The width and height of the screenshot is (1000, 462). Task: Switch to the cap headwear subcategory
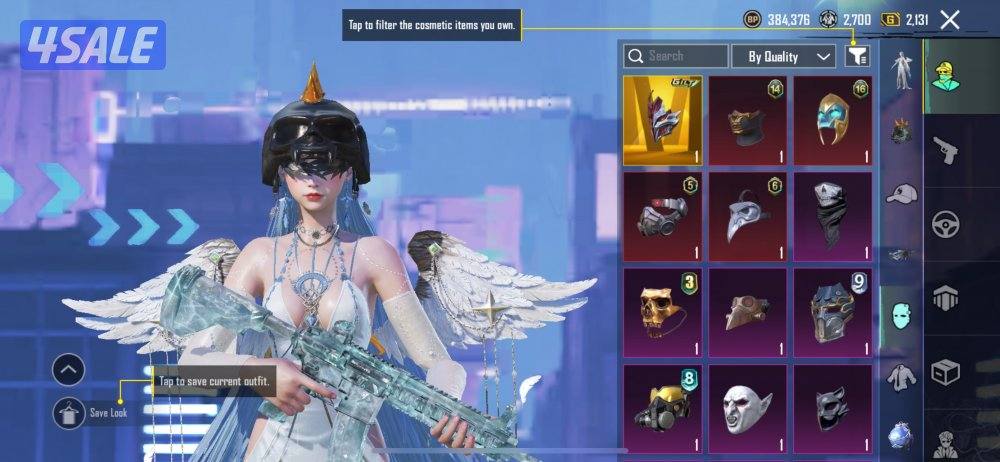coord(902,194)
